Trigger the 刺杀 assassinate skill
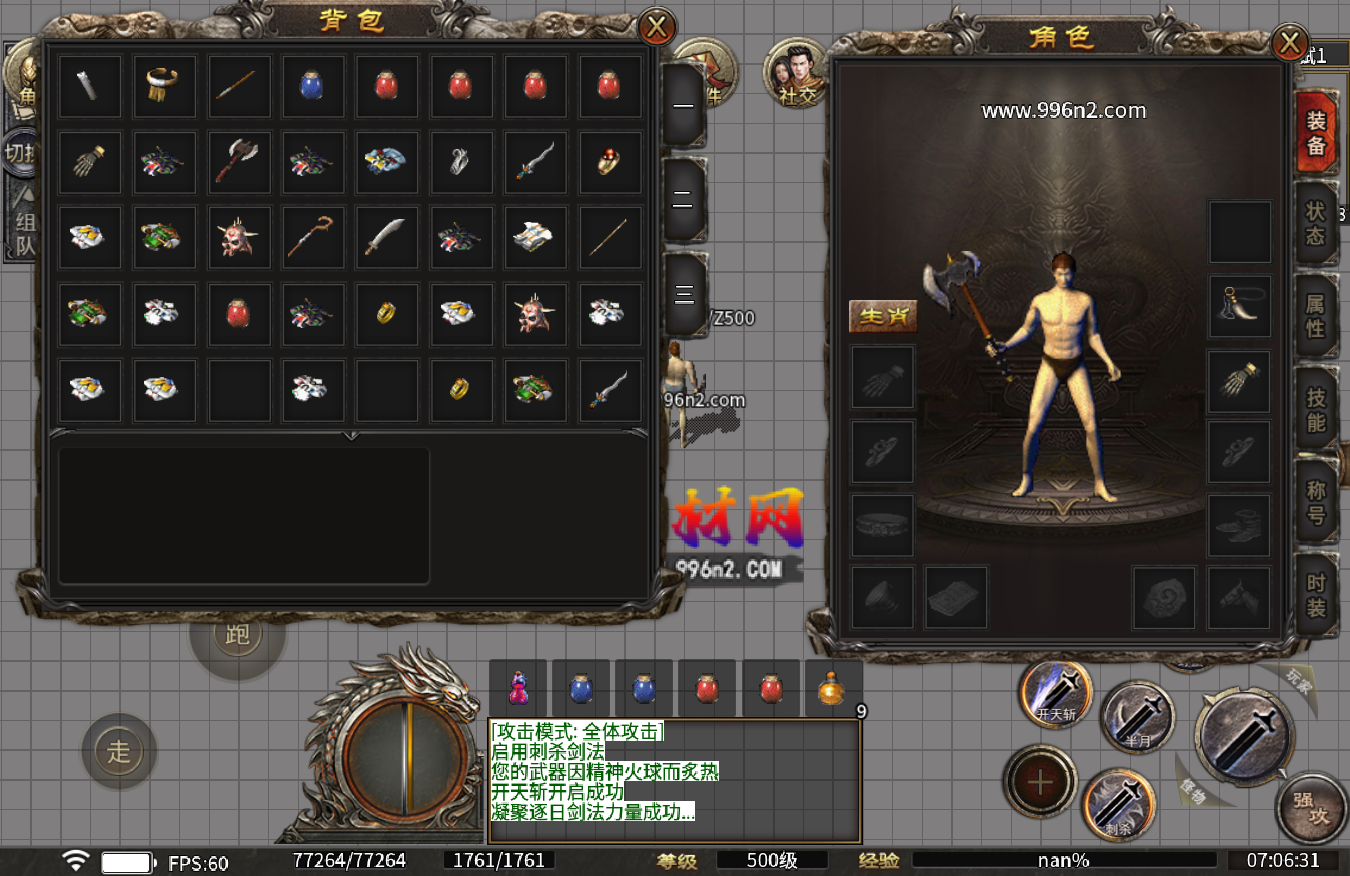The image size is (1350, 876). point(1119,804)
